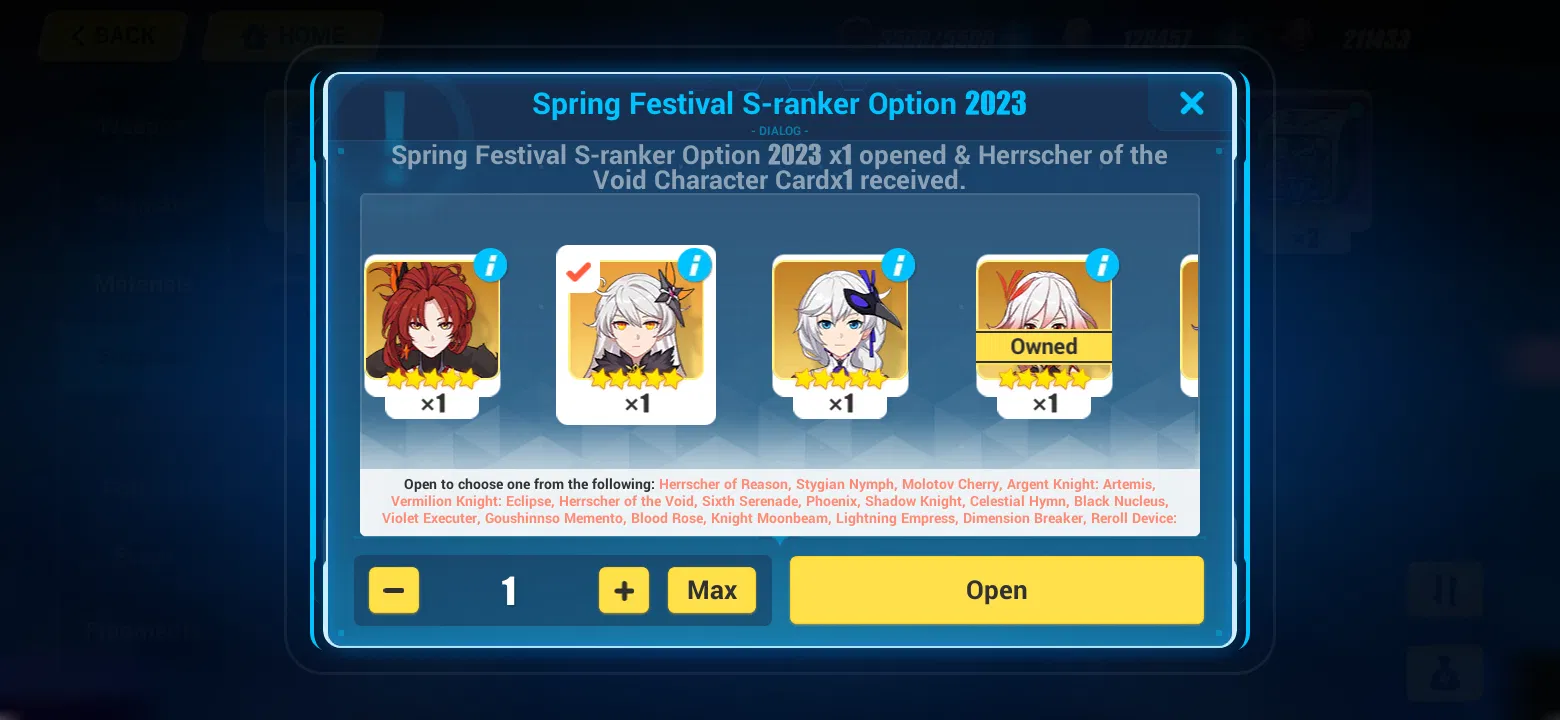Open info for the Herrscher of the Void card
The image size is (1560, 720).
coord(695,265)
